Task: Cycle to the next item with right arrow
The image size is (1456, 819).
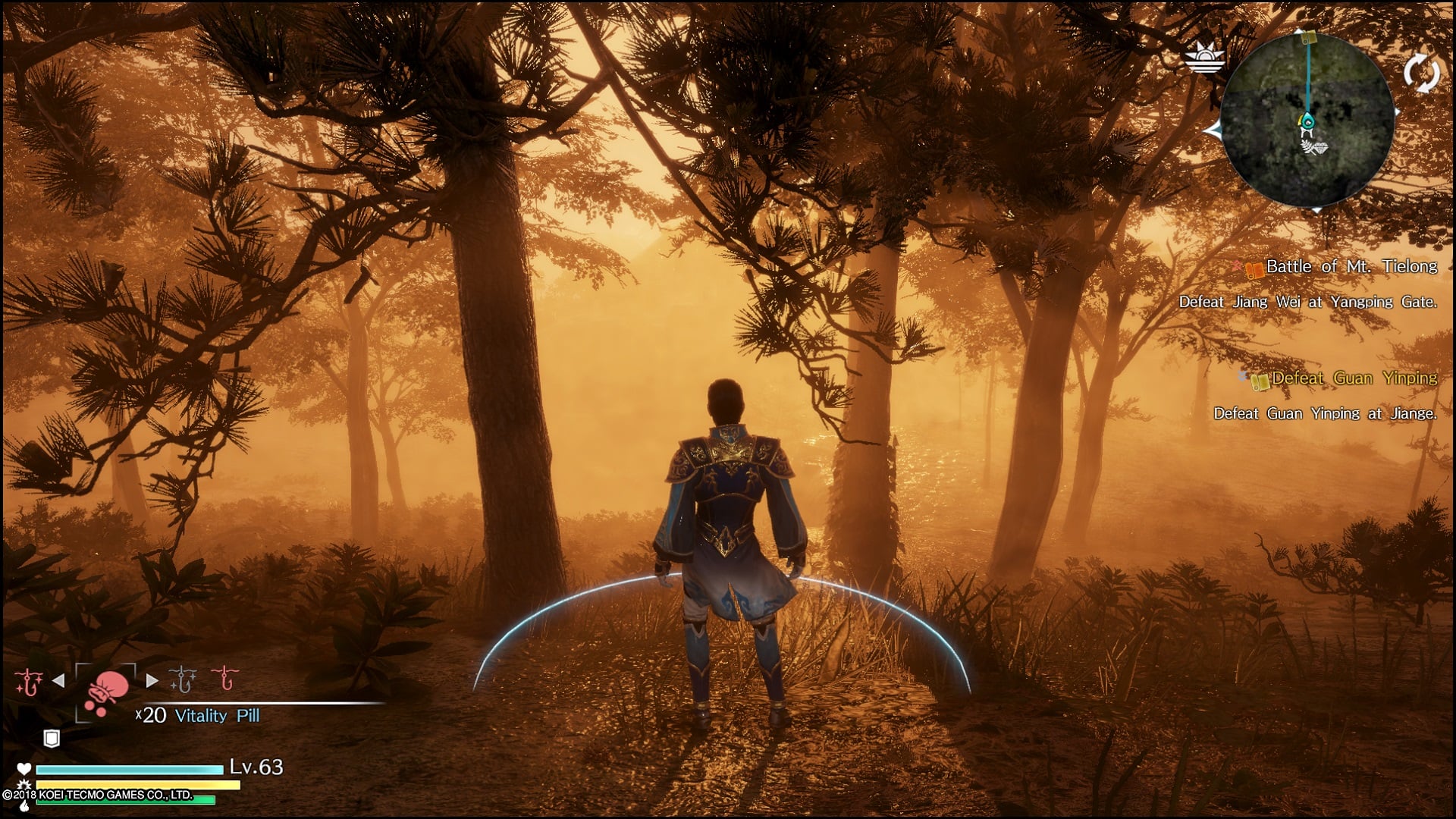Action: pyautogui.click(x=152, y=681)
